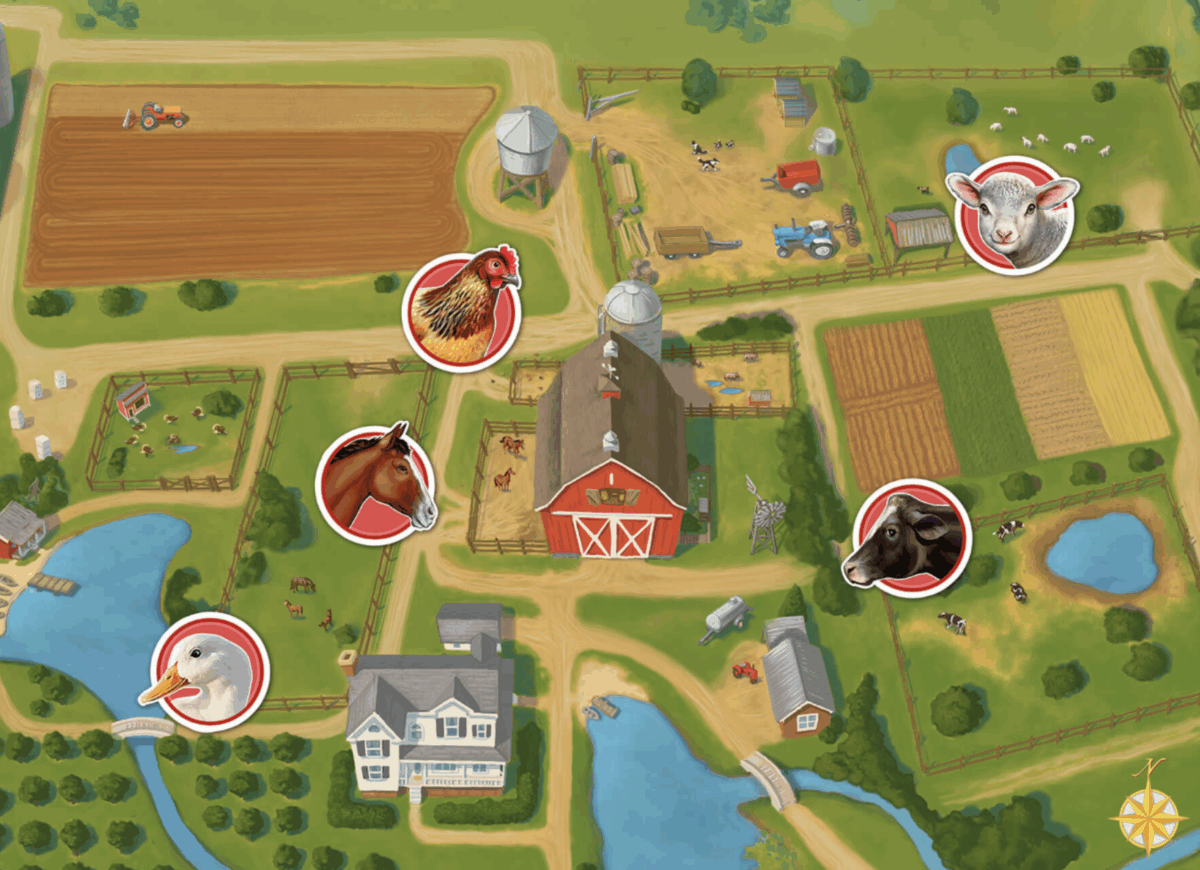Viewport: 1200px width, 870px height.
Task: Choose the sheep animal marker
Action: (x=1015, y=215)
